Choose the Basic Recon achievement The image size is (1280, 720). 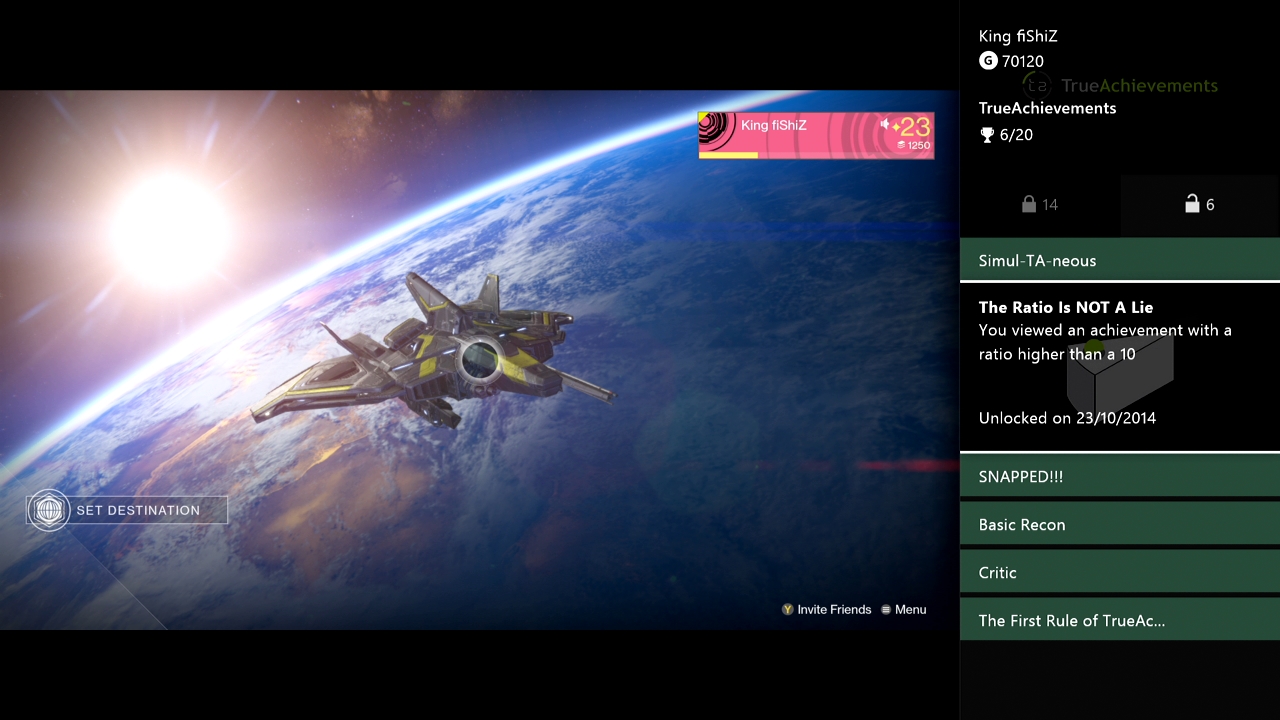1119,524
